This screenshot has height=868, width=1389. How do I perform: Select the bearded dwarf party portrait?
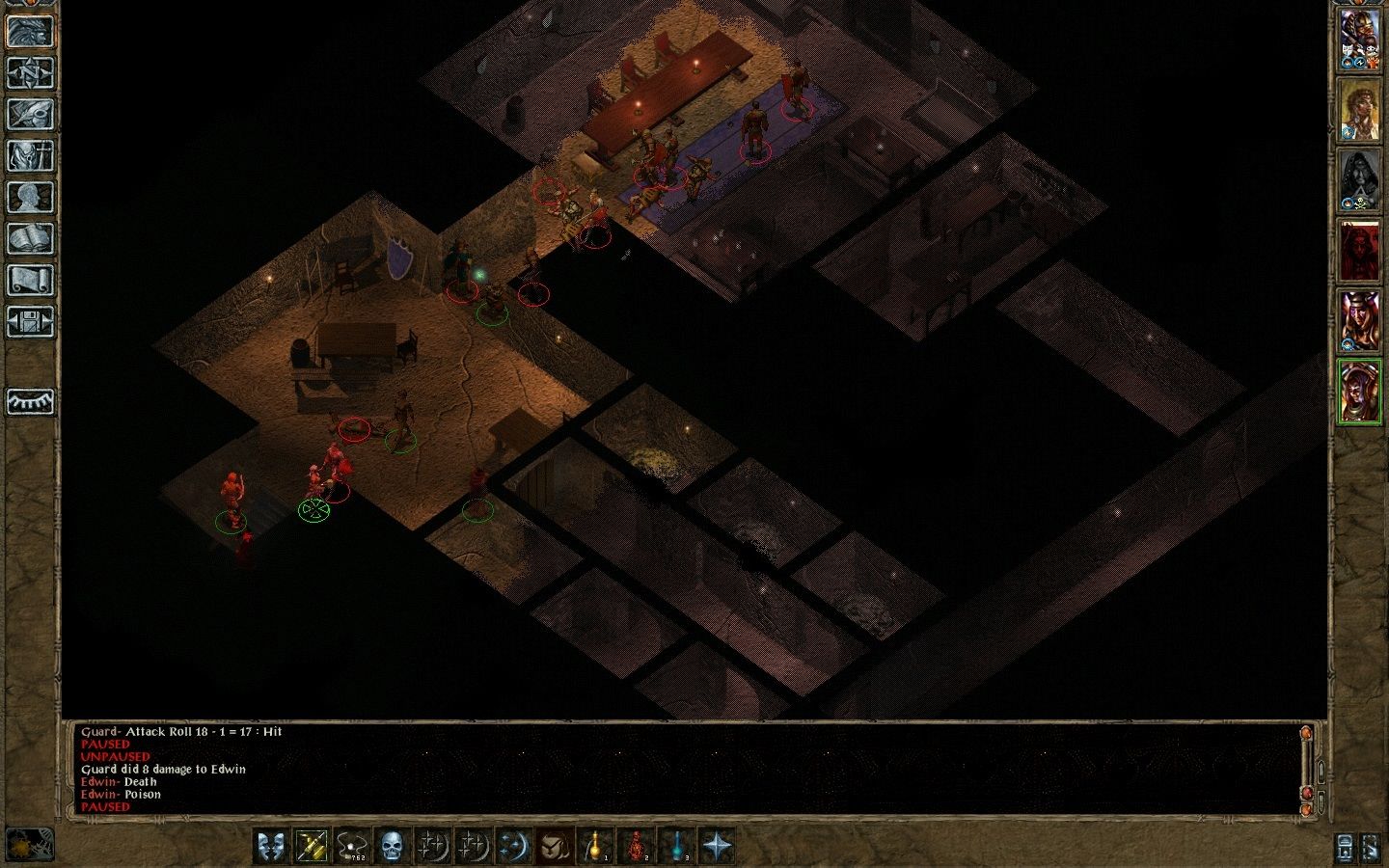coord(1359,40)
